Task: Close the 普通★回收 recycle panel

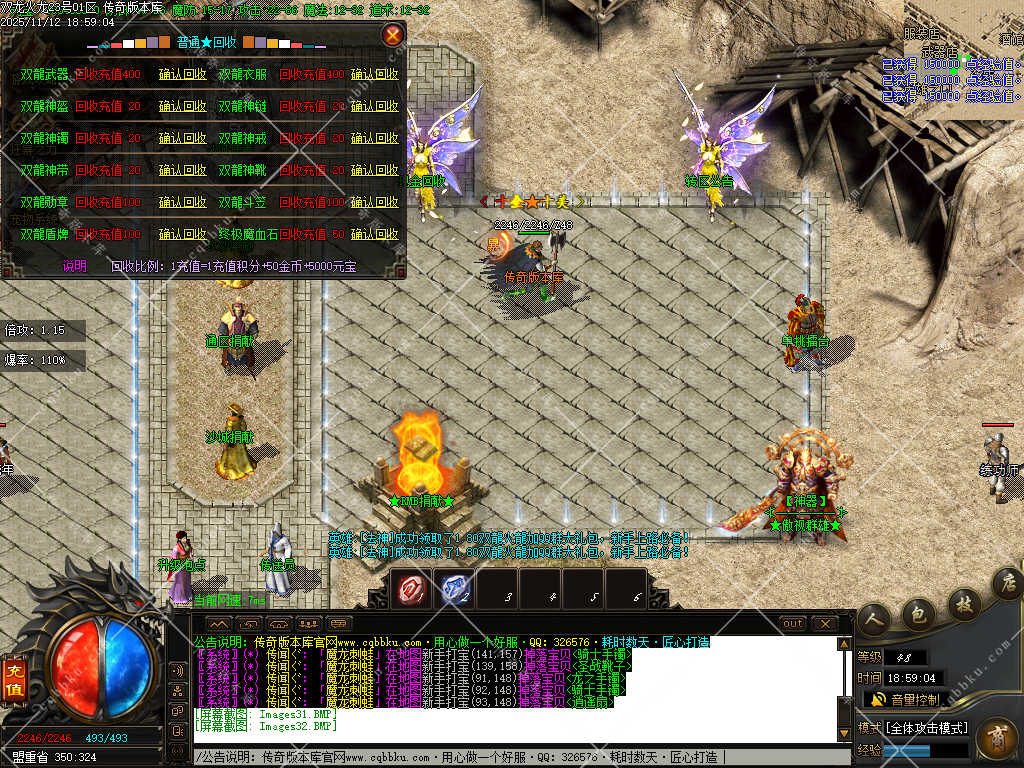Action: (x=393, y=36)
